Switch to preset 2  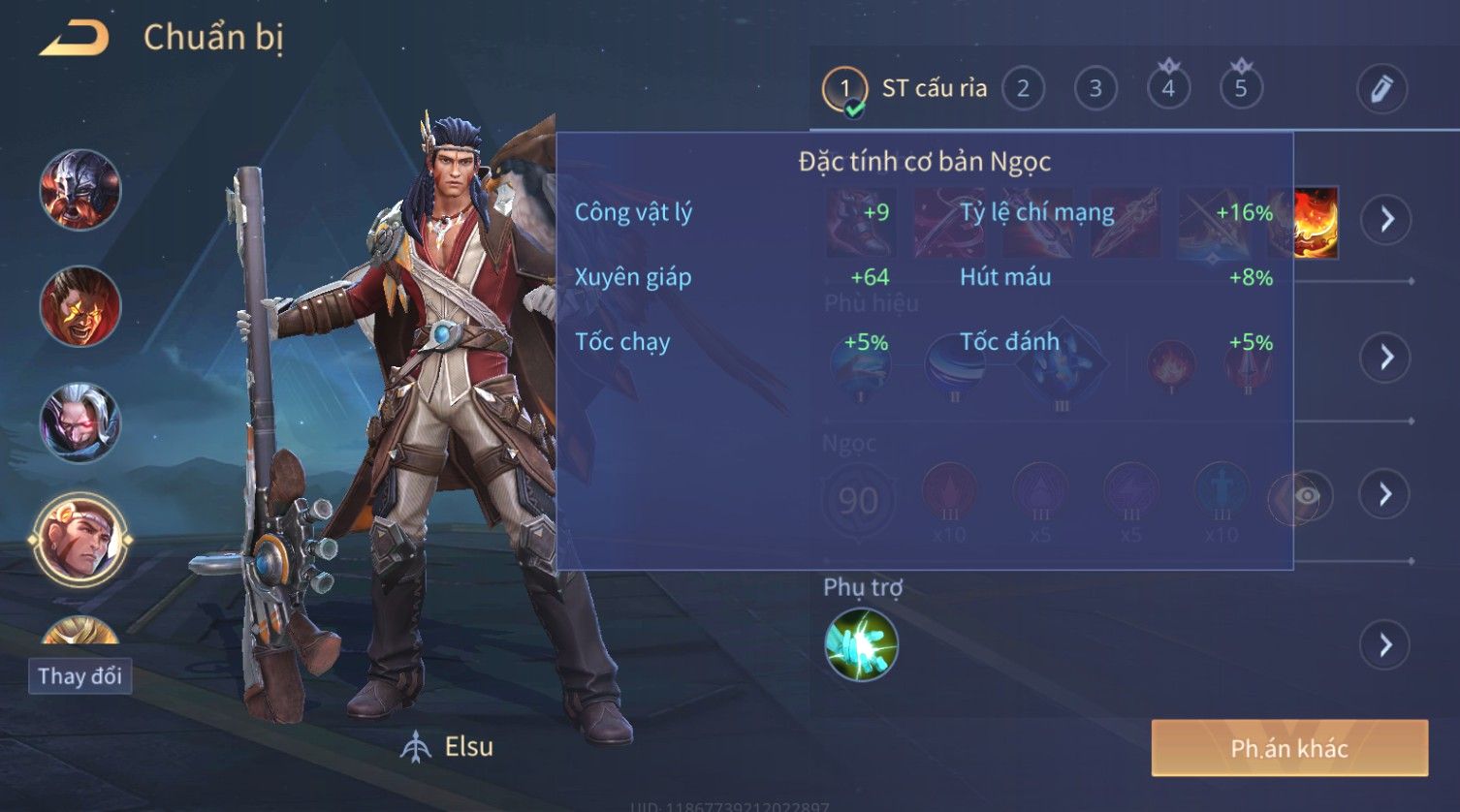1023,89
